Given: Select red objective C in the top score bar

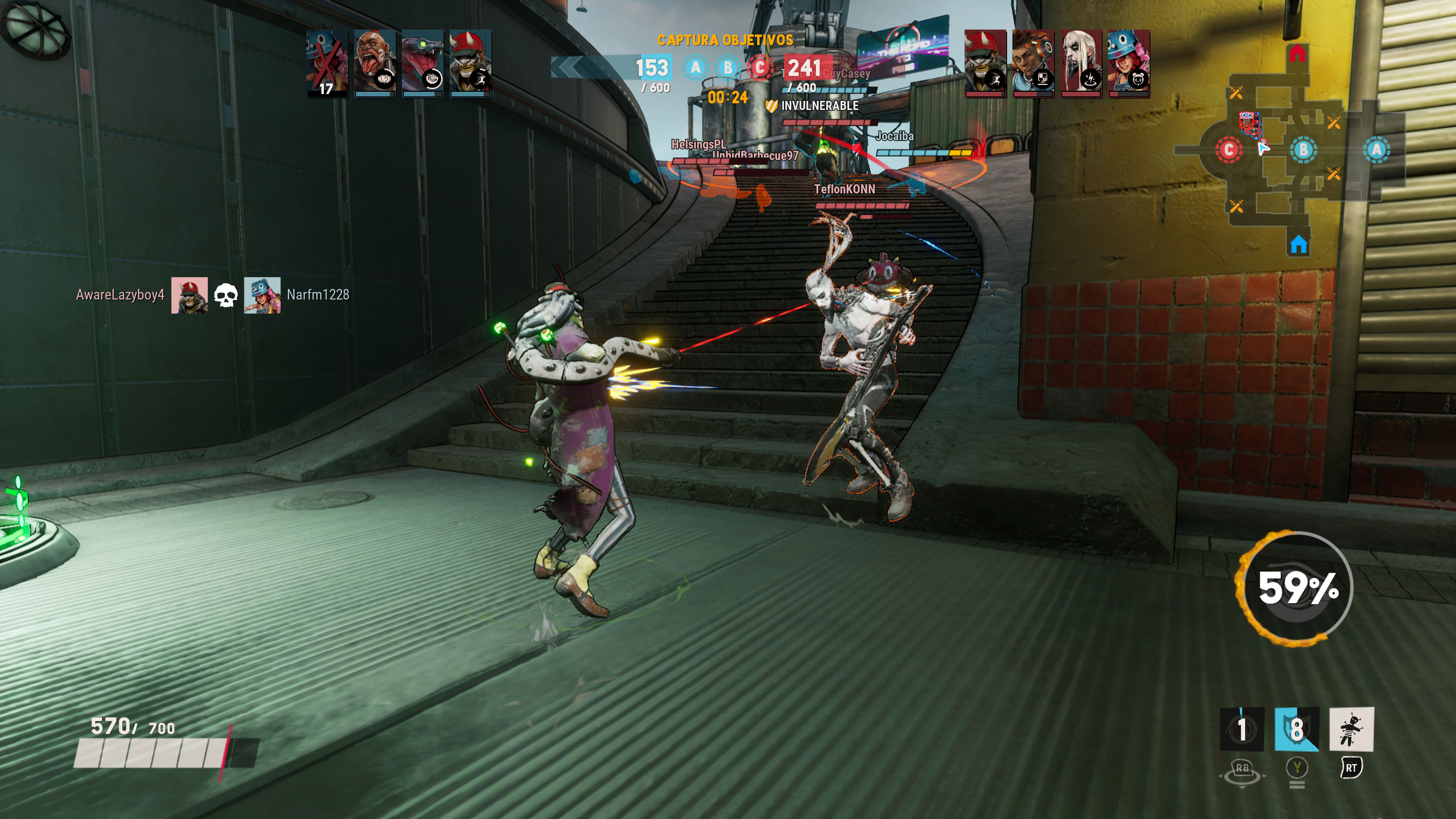Looking at the screenshot, I should pyautogui.click(x=760, y=68).
